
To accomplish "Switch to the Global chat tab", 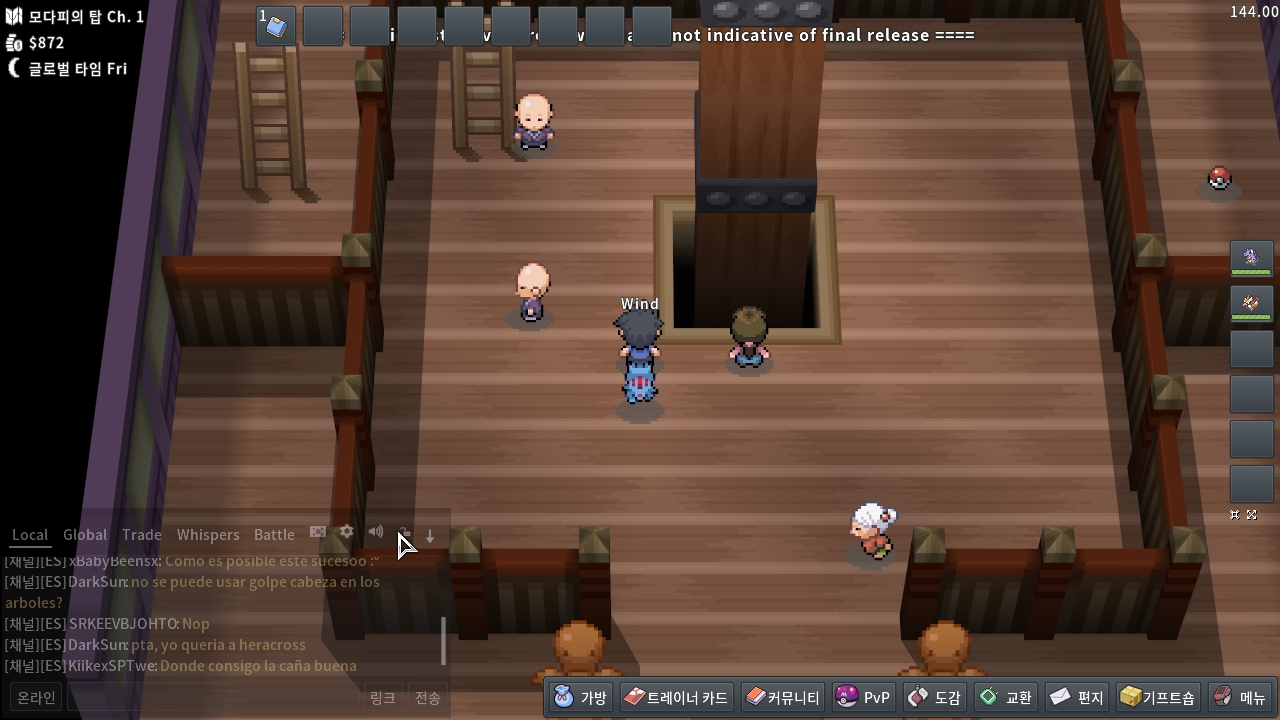I will (85, 535).
